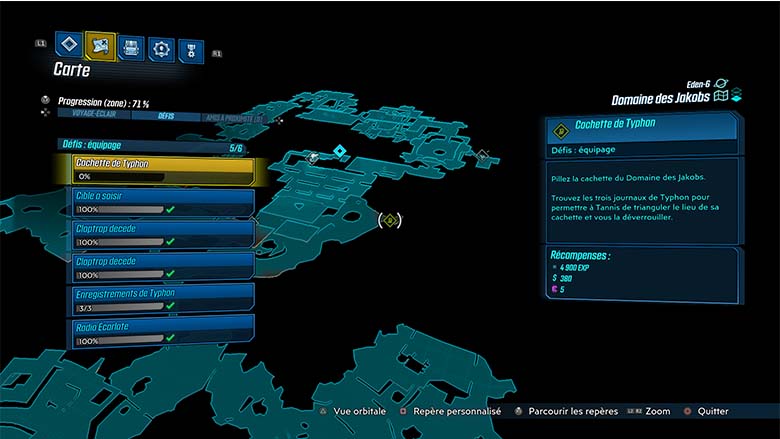Click the grey diamond marker at map's east edge
The width and height of the screenshot is (780, 439).
click(484, 156)
